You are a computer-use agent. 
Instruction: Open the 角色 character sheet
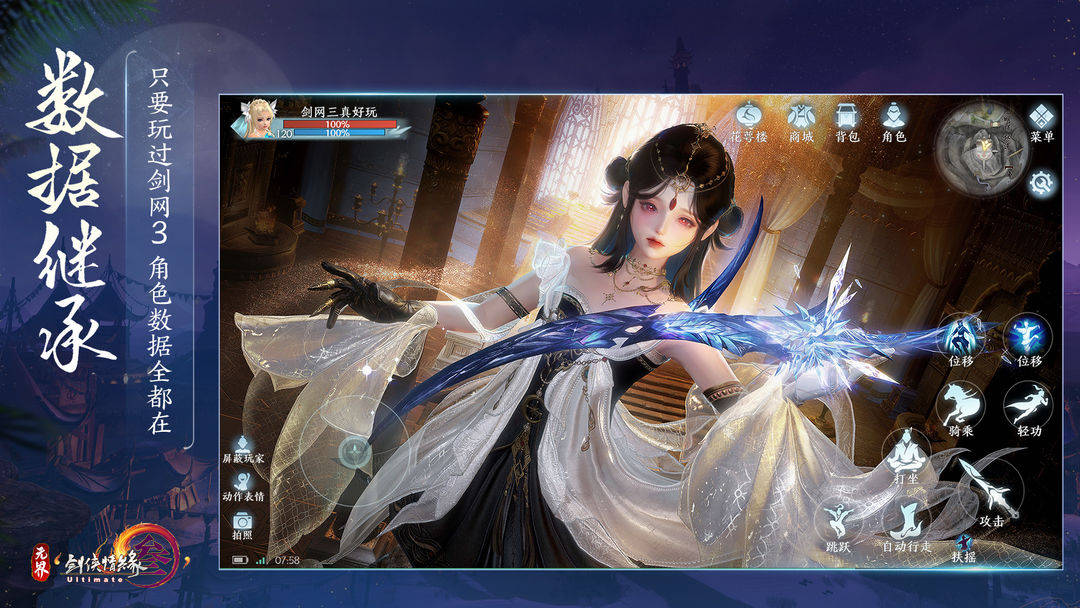(893, 117)
